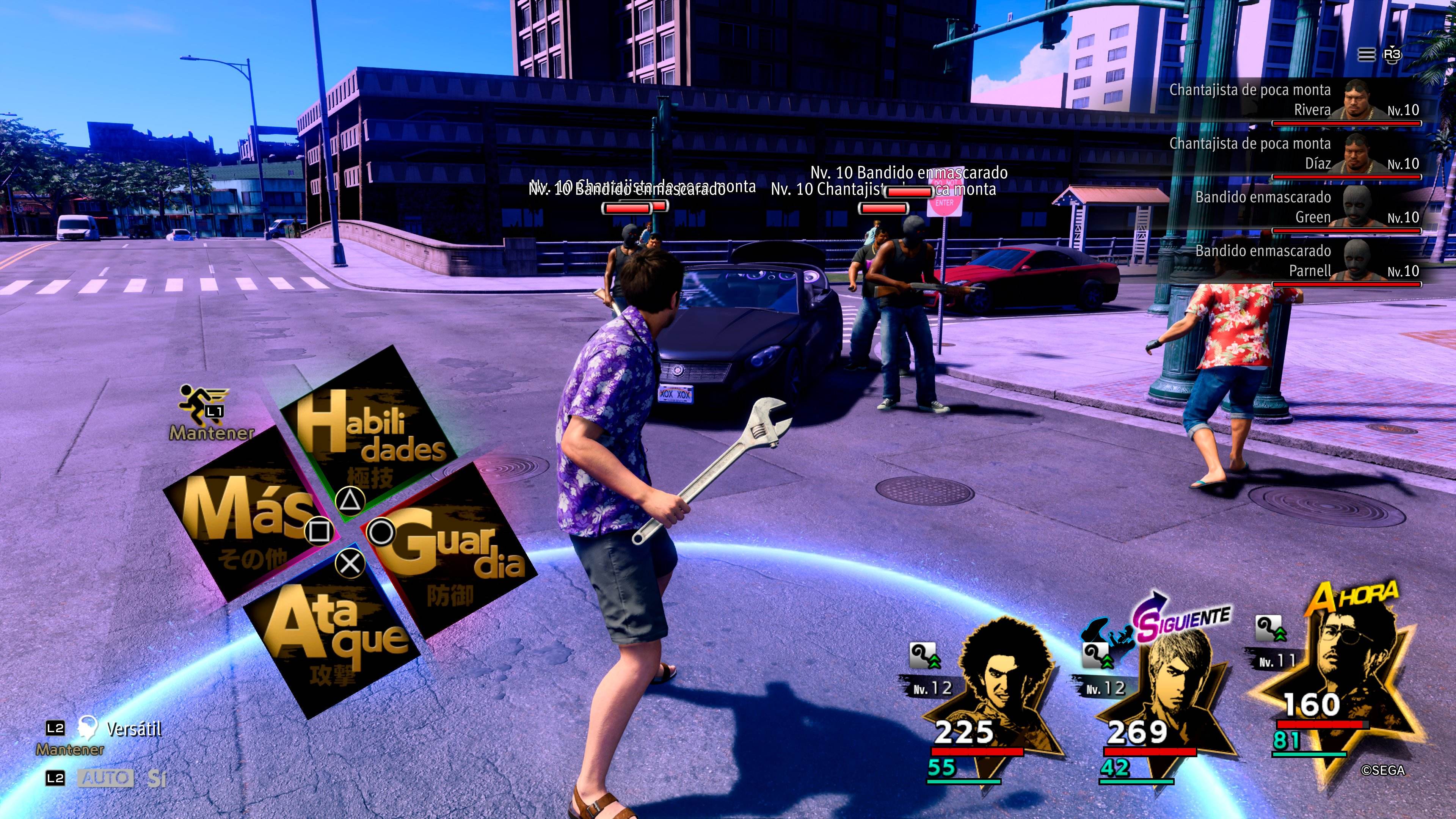1456x819 pixels.
Task: Open the three-line menu icon
Action: (1366, 55)
